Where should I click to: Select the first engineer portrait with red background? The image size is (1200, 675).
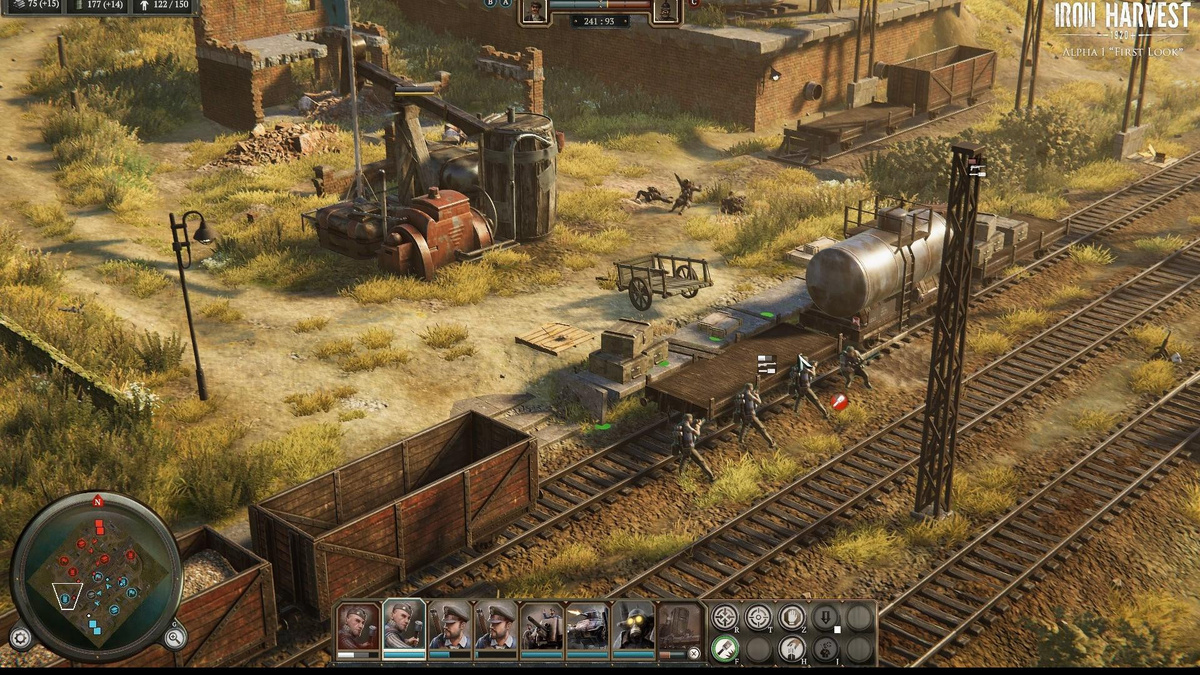[x=358, y=626]
